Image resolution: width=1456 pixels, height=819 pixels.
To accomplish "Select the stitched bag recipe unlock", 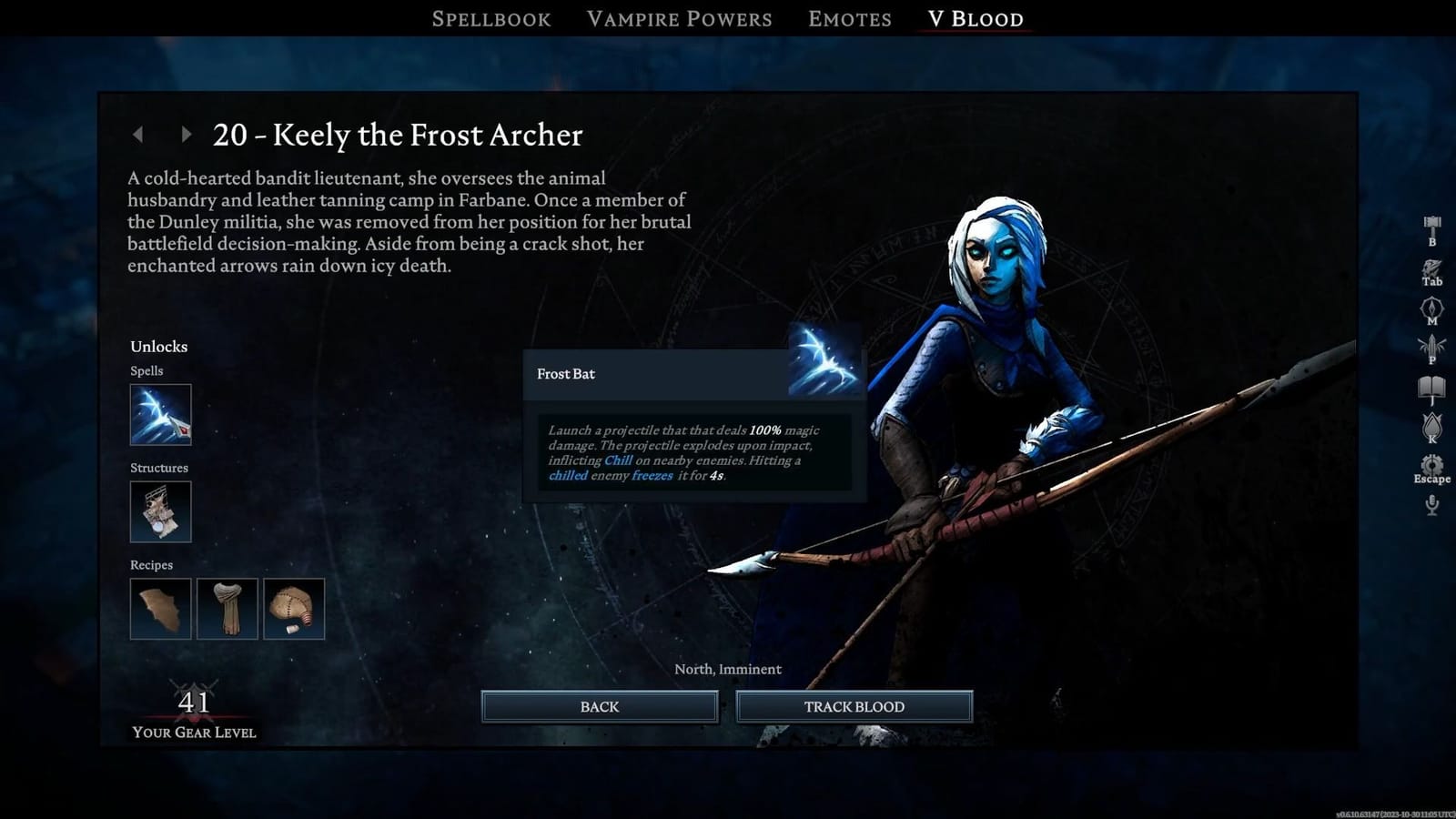I will (x=294, y=609).
